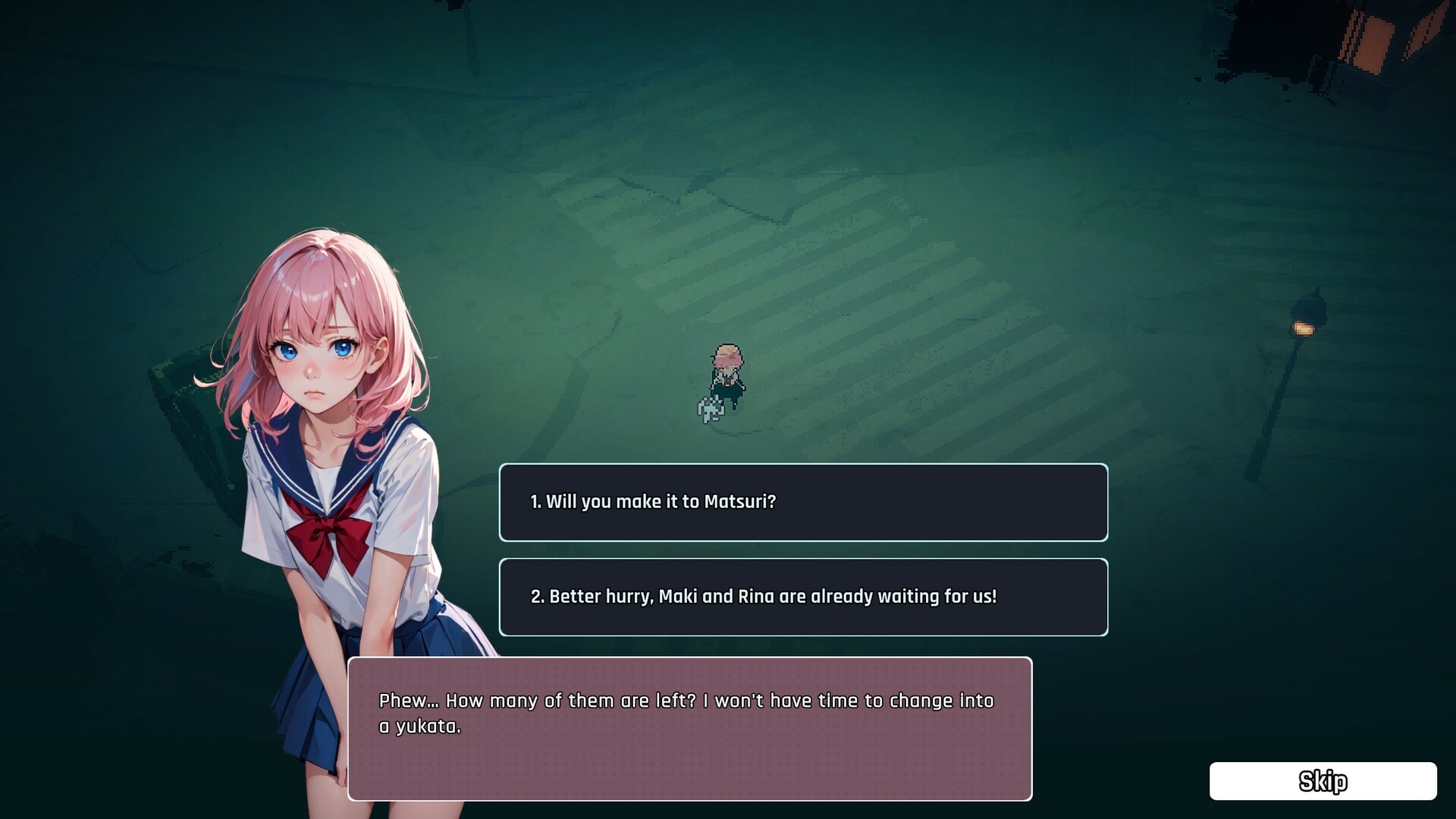Select the "Better hurry, Maki and Rina" option
Screen dimensions: 1456x819
pyautogui.click(x=803, y=597)
